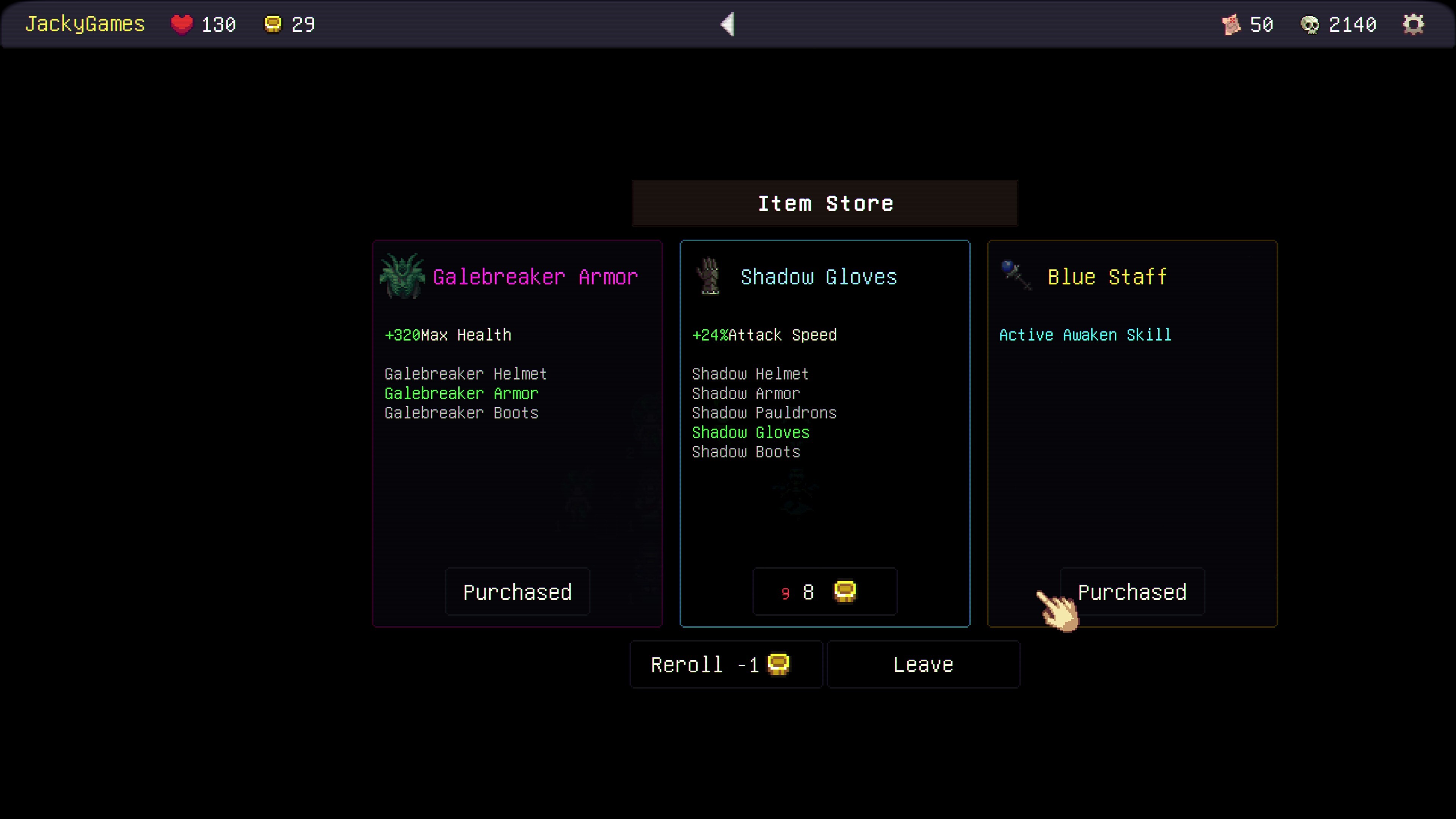1456x819 pixels.
Task: Select Galebreaker Helmet in the set list
Action: point(465,373)
